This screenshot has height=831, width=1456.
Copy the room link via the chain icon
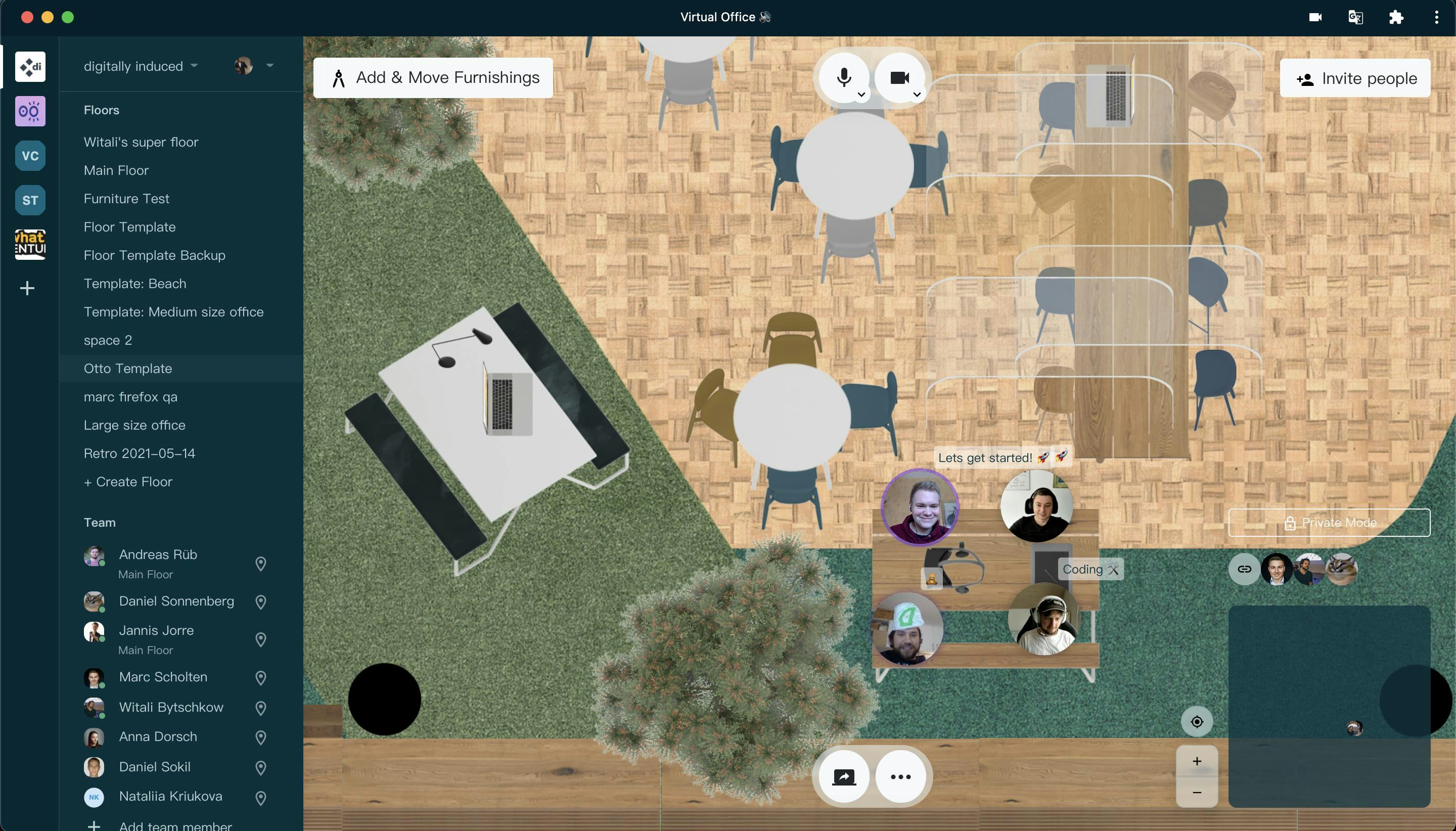point(1244,569)
